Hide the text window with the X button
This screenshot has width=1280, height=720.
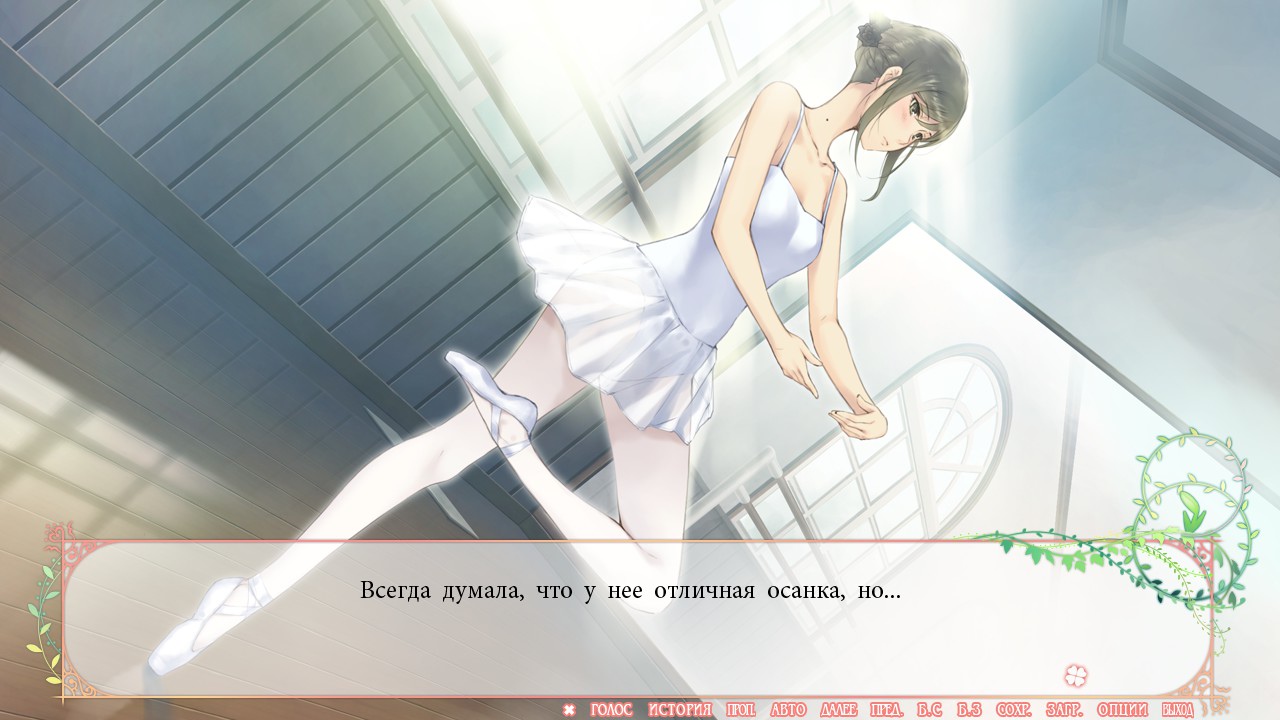point(569,710)
